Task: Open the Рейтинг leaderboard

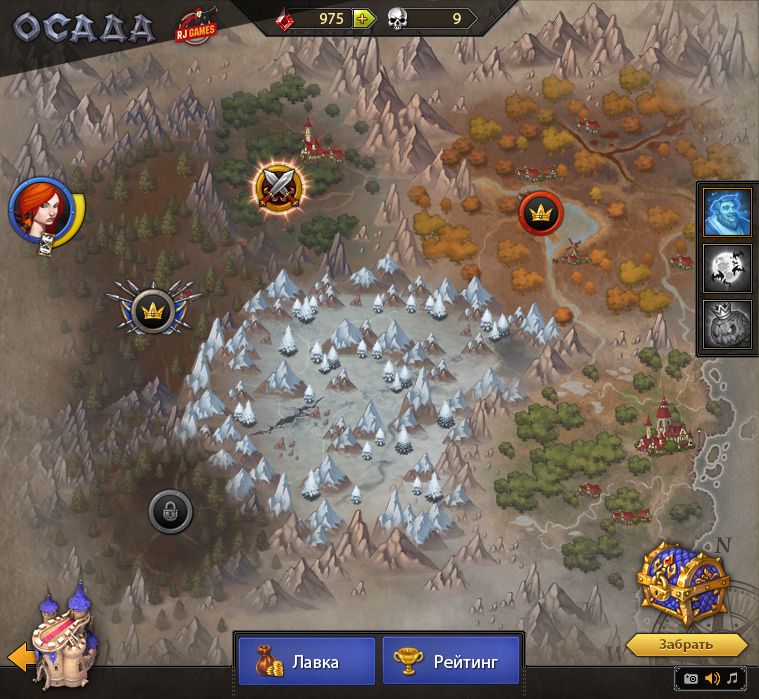Action: 451,661
